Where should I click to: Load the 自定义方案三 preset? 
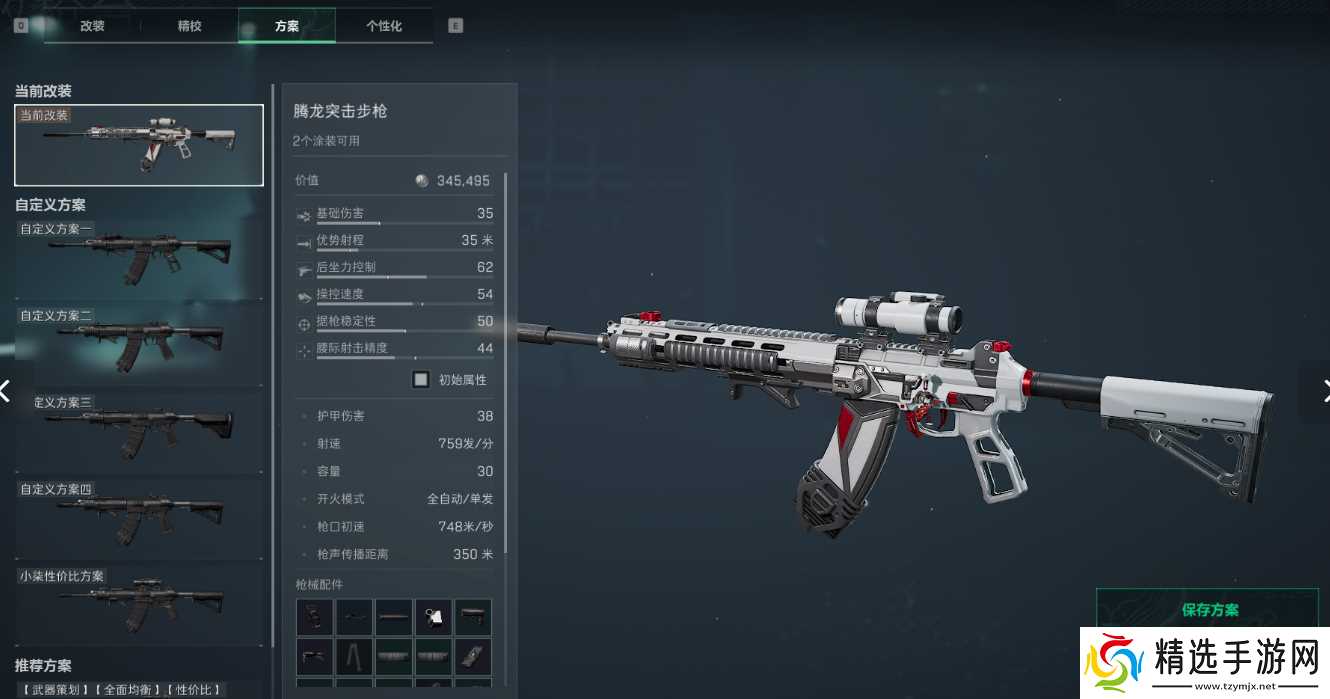tap(139, 432)
